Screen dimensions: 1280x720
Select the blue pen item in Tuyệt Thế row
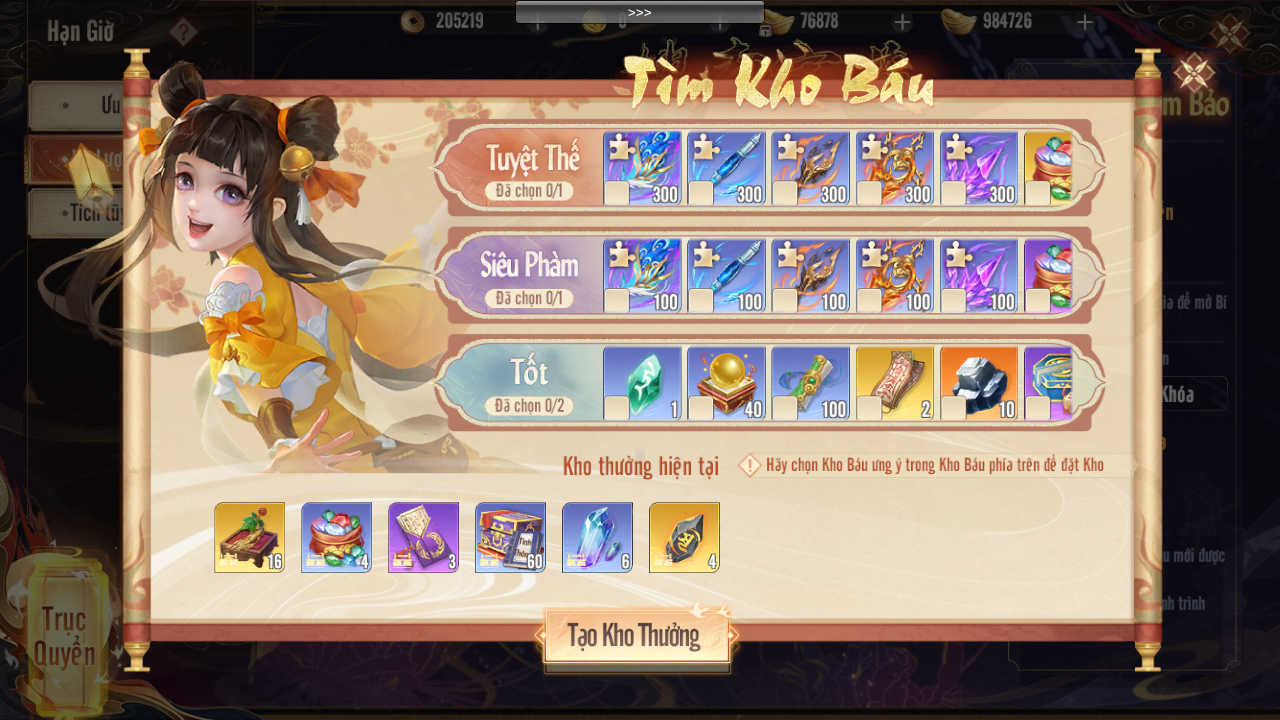point(726,168)
